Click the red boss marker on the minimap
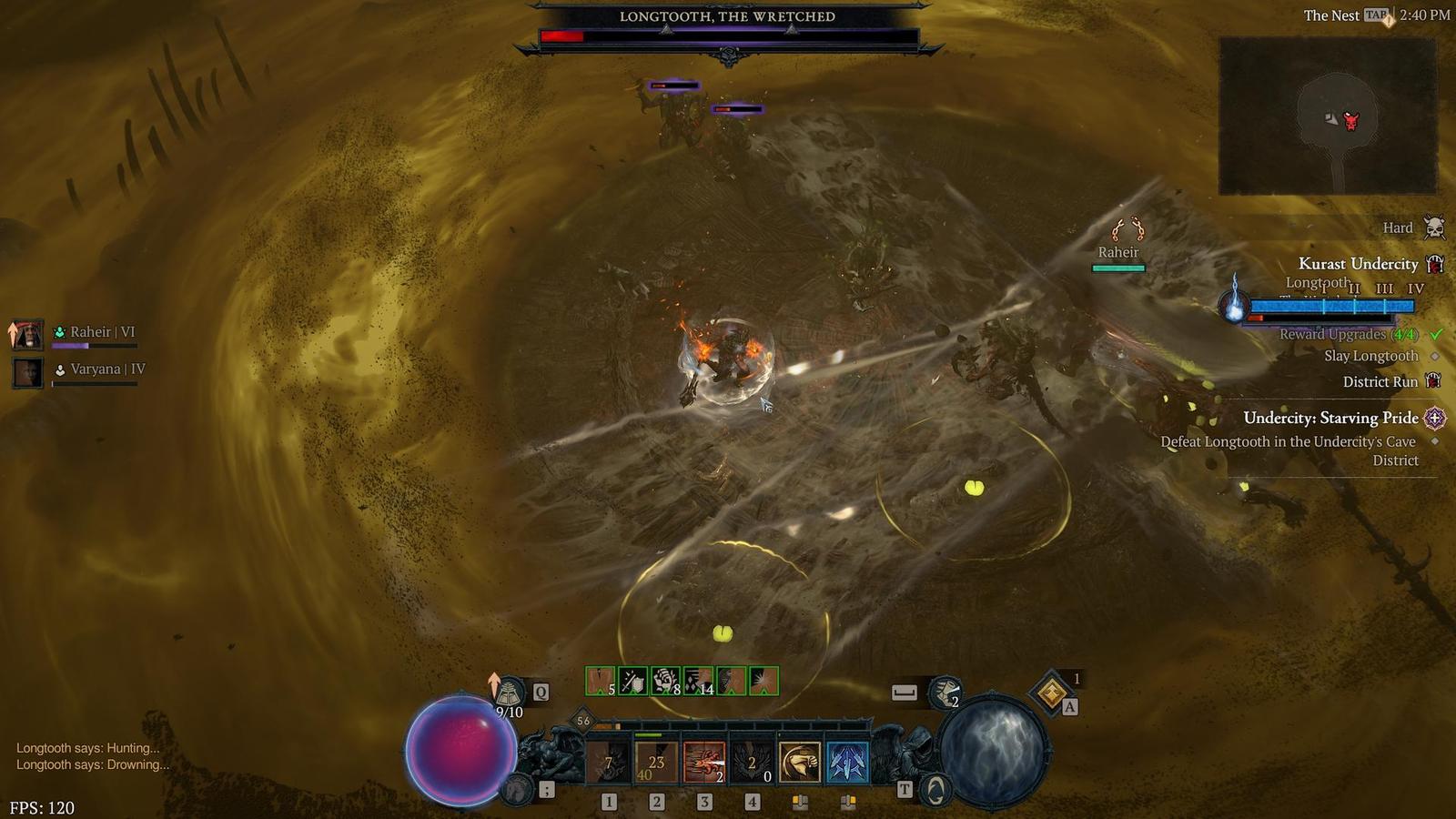This screenshot has width=1456, height=819. point(1351,120)
